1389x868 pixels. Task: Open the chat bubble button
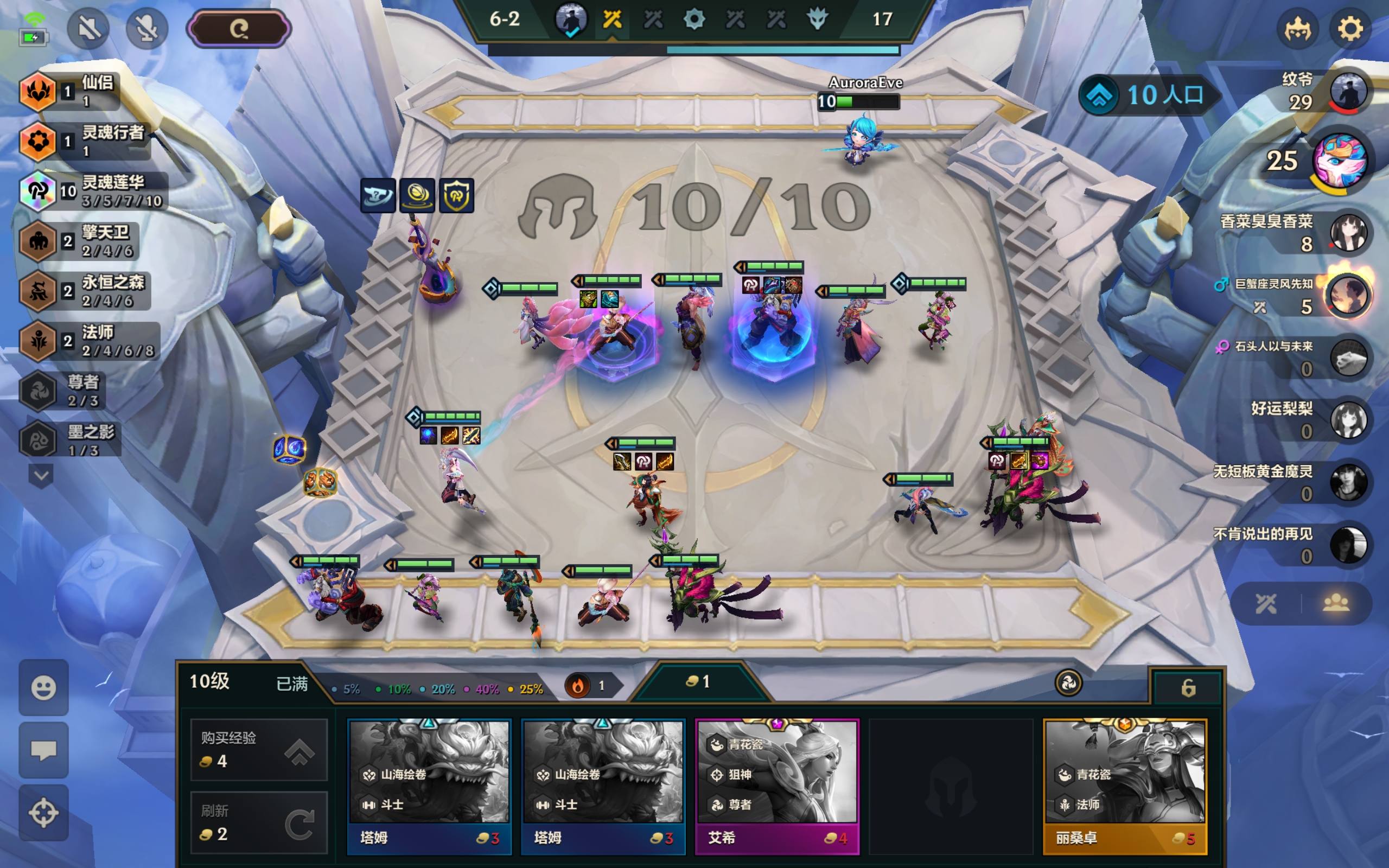[43, 750]
